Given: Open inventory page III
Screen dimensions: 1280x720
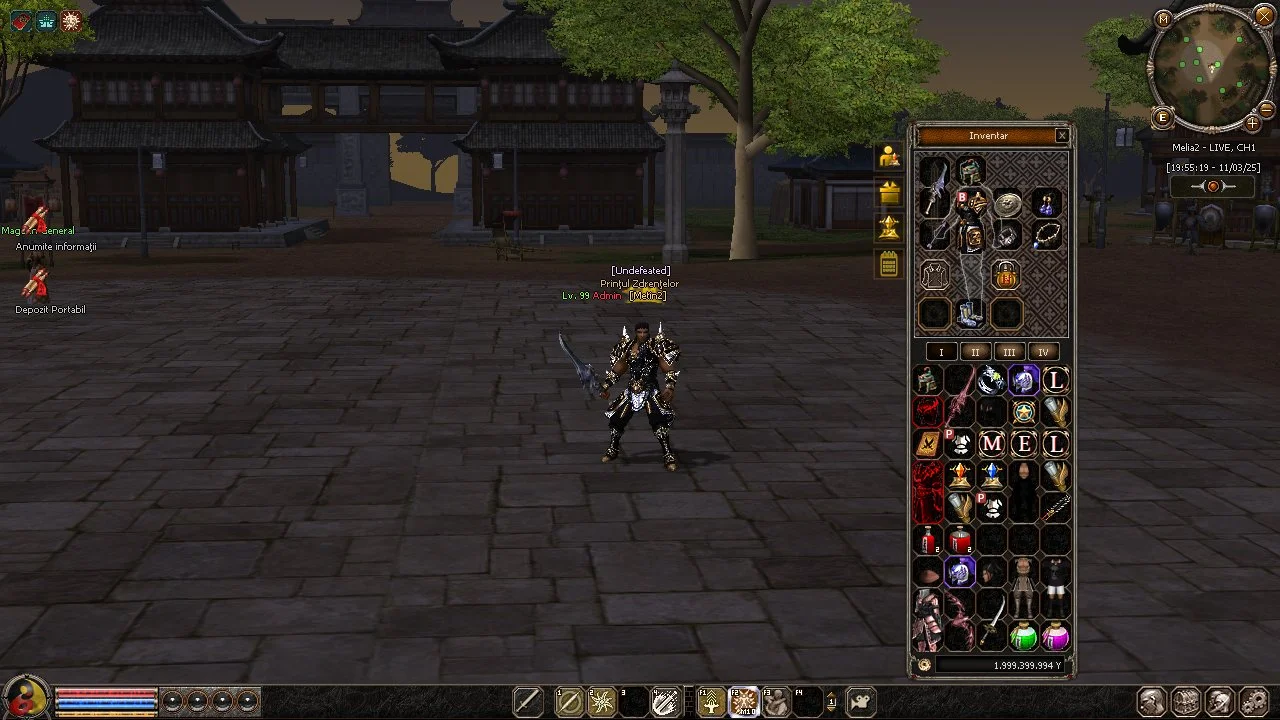Looking at the screenshot, I should tap(1009, 352).
